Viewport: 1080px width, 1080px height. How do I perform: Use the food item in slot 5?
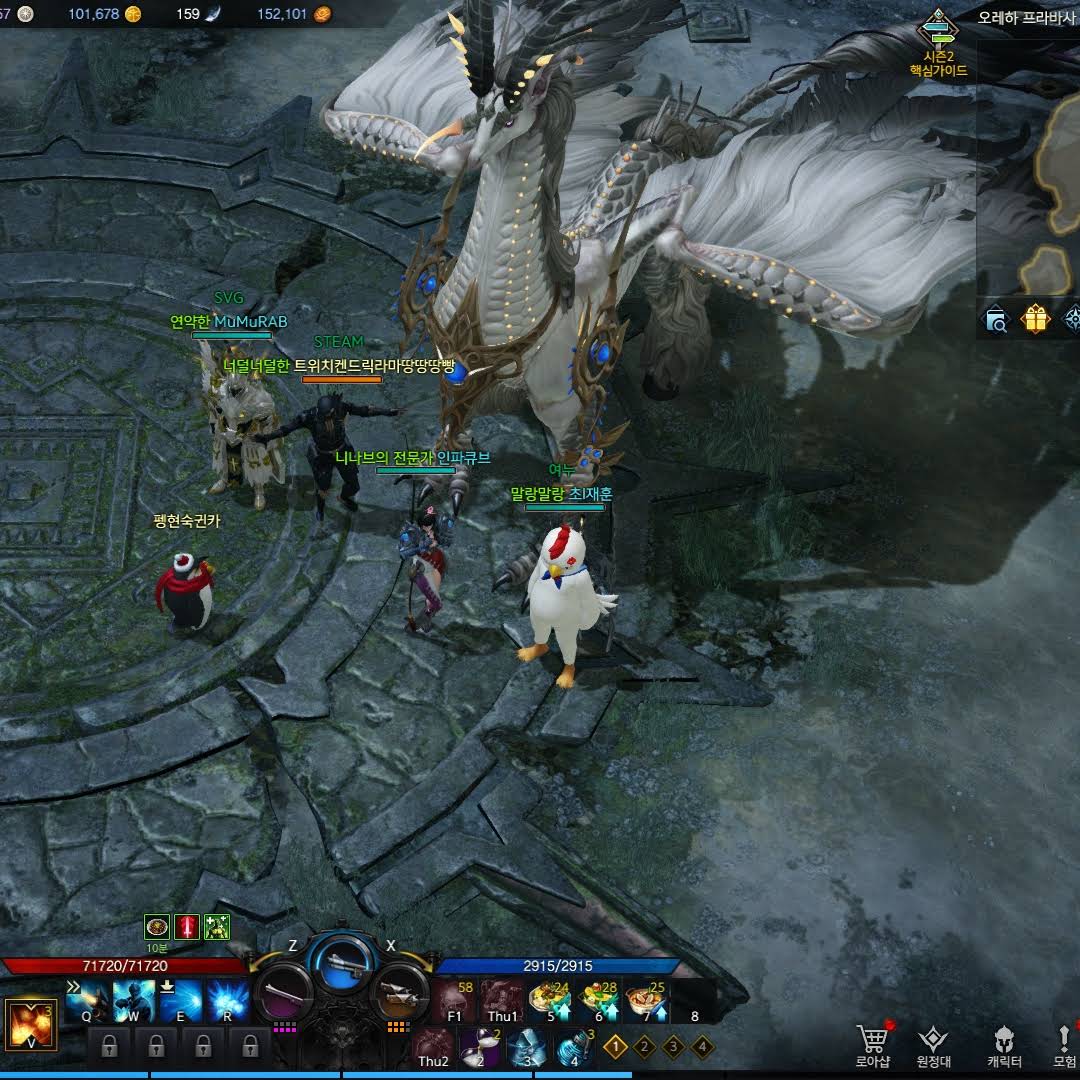pyautogui.click(x=550, y=1000)
